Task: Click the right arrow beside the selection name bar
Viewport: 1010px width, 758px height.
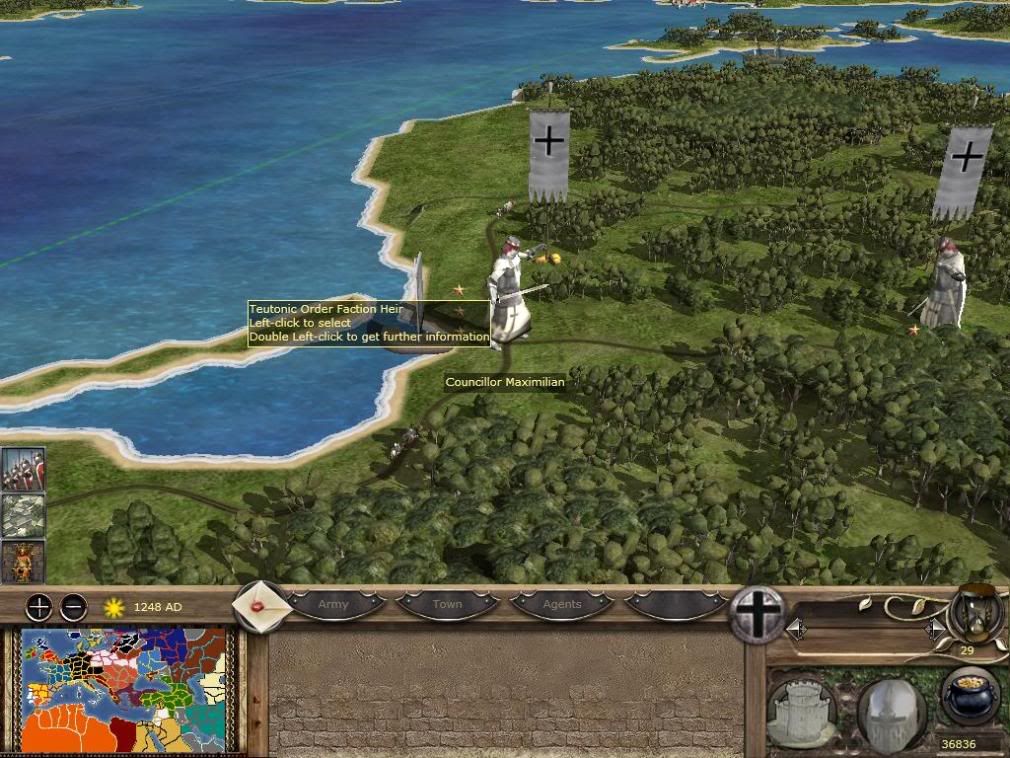Action: pos(935,629)
